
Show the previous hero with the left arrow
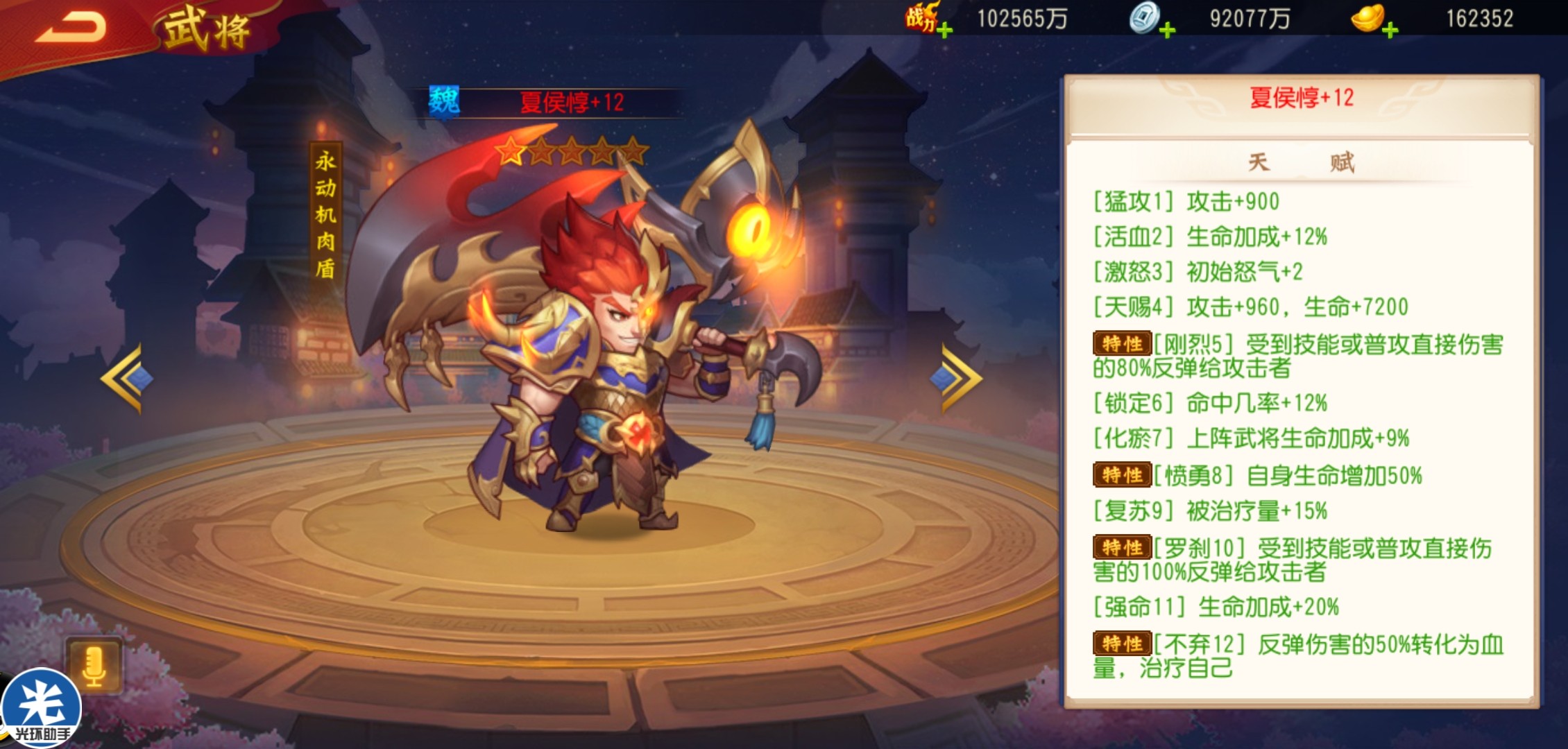123,379
